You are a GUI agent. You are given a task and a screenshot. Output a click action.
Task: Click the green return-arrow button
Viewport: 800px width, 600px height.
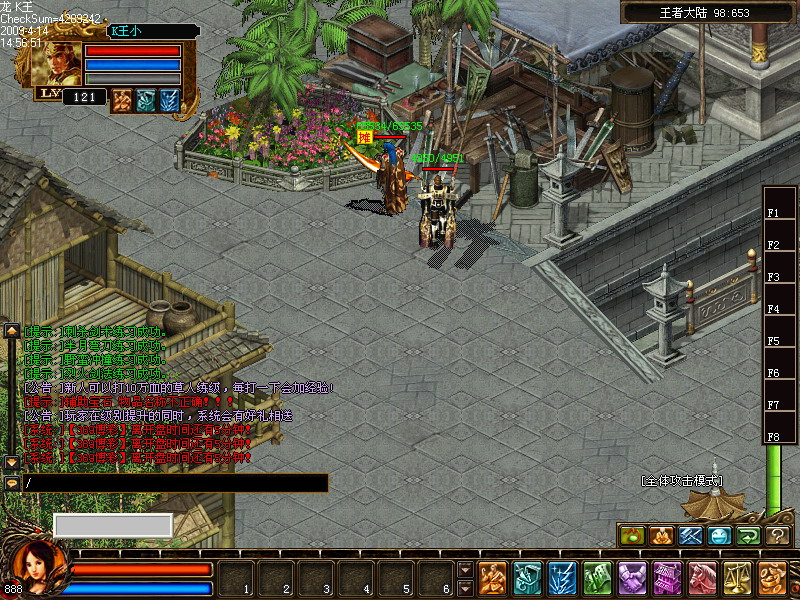[x=749, y=536]
